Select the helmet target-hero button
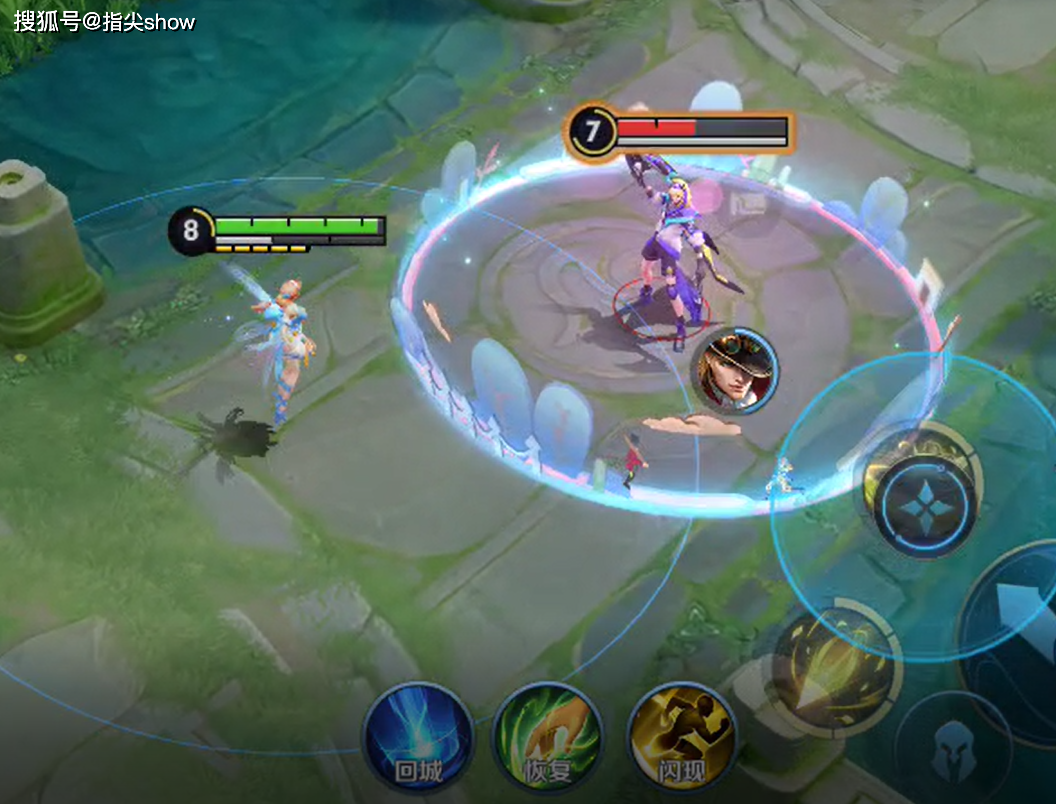 pos(953,749)
